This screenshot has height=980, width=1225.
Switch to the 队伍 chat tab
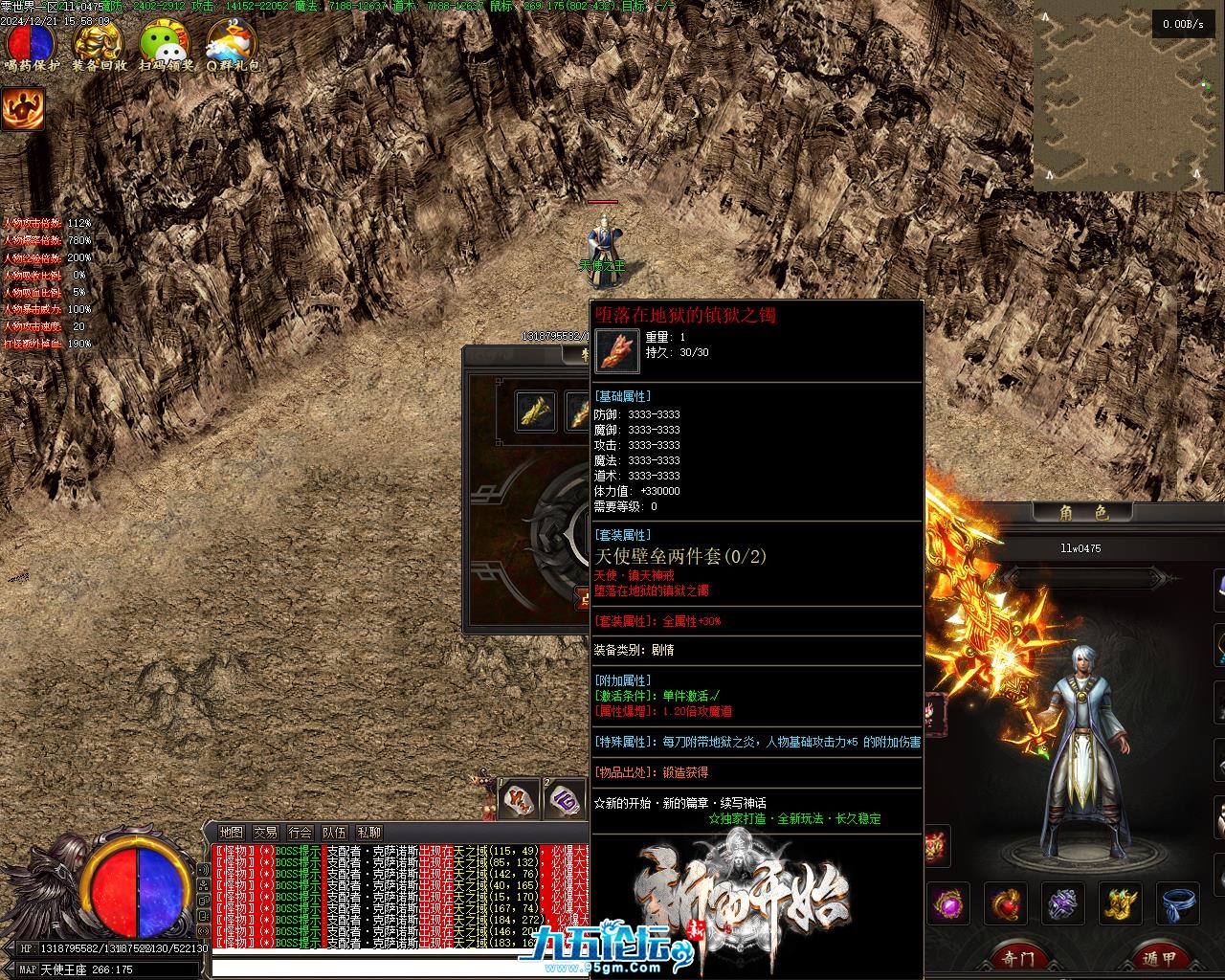click(334, 833)
